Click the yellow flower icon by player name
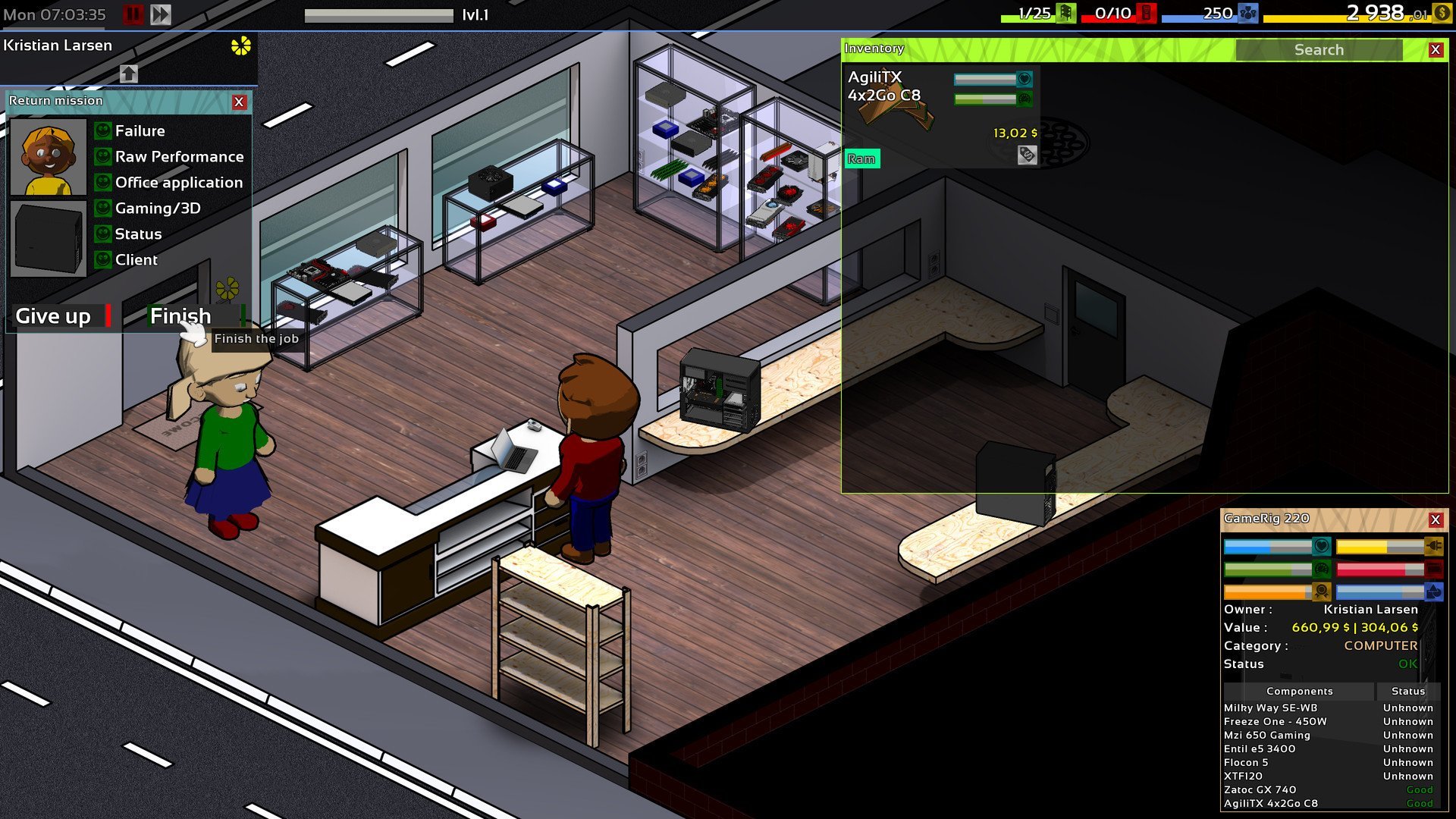Screen dimensions: 1456x819 240,46
